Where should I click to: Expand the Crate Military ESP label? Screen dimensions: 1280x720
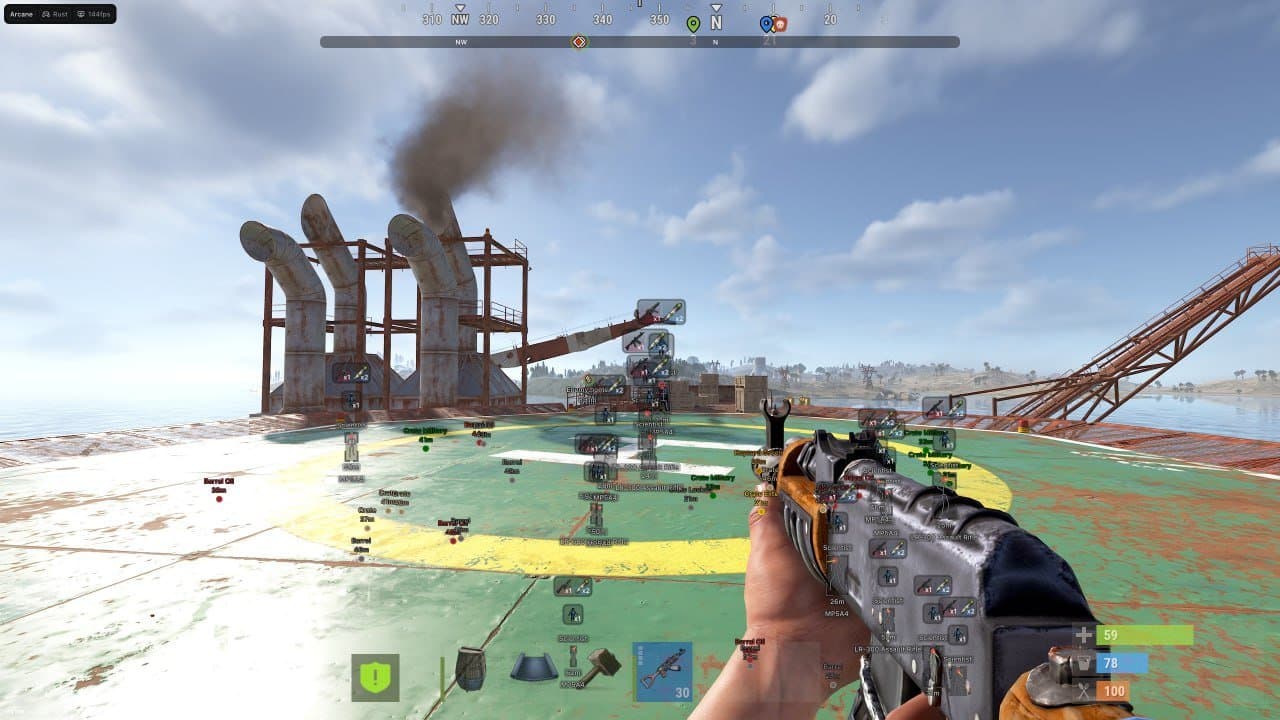point(425,430)
